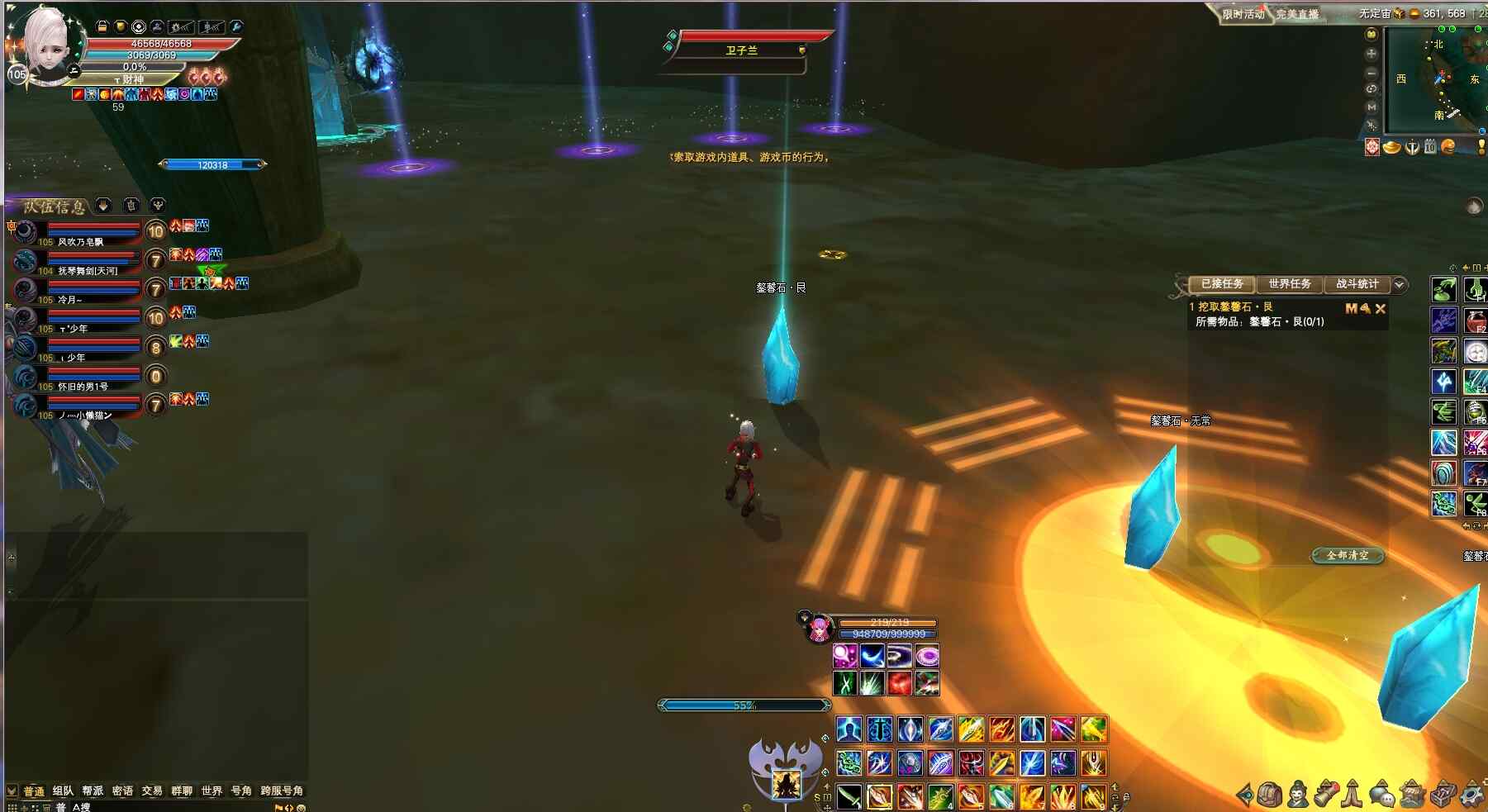The image size is (1488, 812).
Task: Open the world map via M button
Action: 1372,107
